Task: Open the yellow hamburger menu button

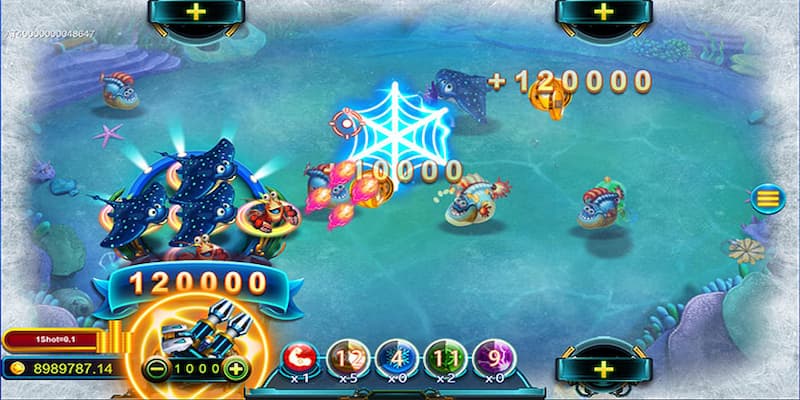Action: pyautogui.click(x=768, y=198)
